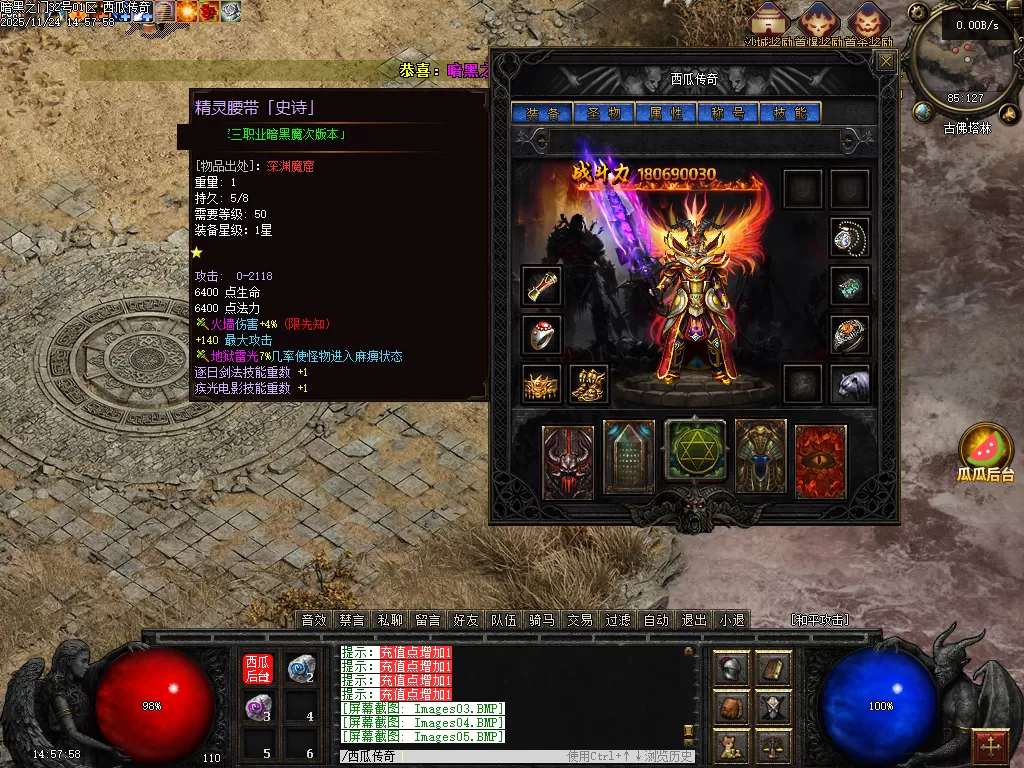This screenshot has height=768, width=1024.
Task: Claim the 沙城奖励 reward icon
Action: pos(769,21)
